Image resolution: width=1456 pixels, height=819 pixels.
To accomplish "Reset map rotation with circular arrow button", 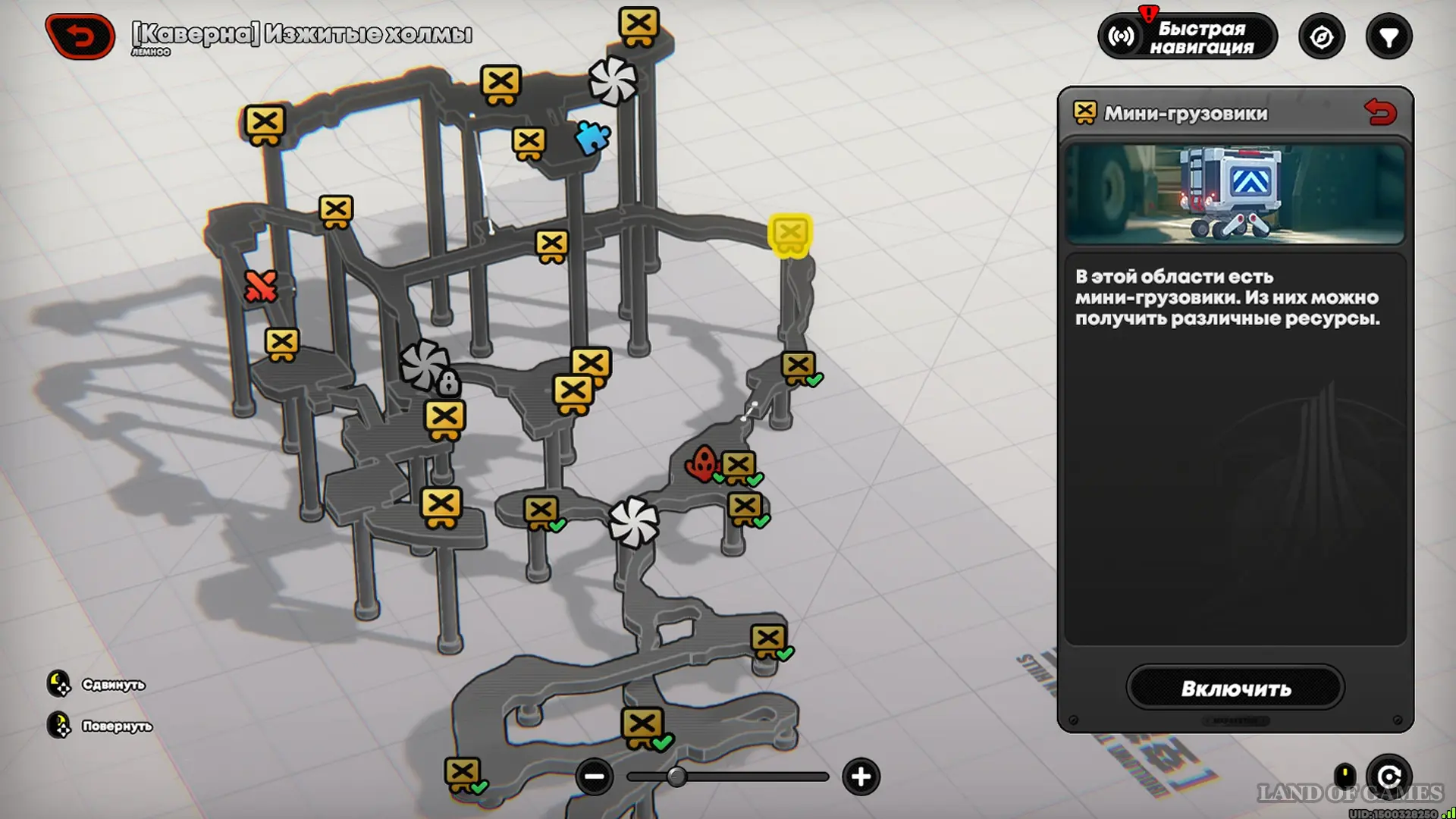I will 1389,777.
